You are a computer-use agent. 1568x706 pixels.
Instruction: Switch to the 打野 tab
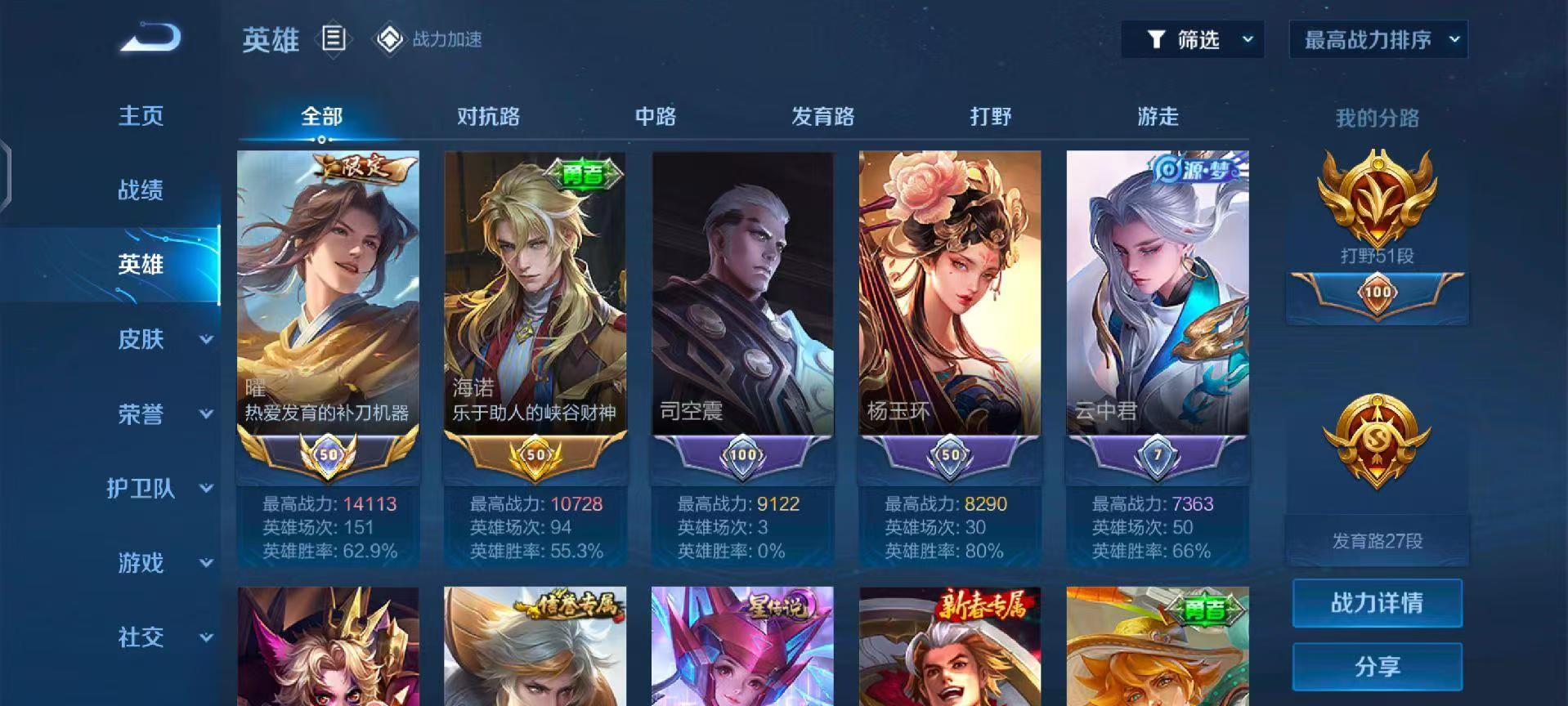point(989,117)
